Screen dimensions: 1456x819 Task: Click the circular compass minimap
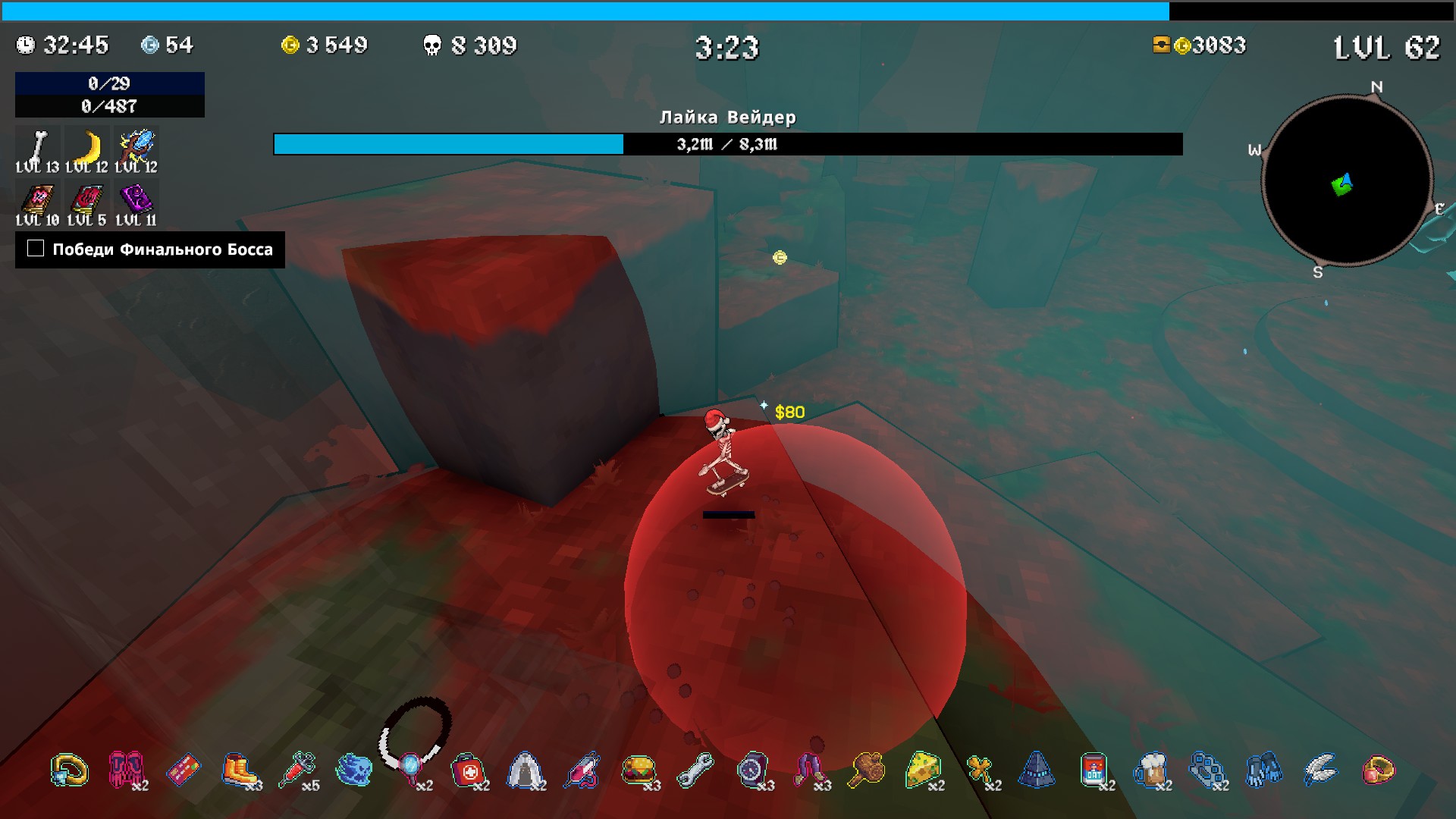click(1346, 180)
